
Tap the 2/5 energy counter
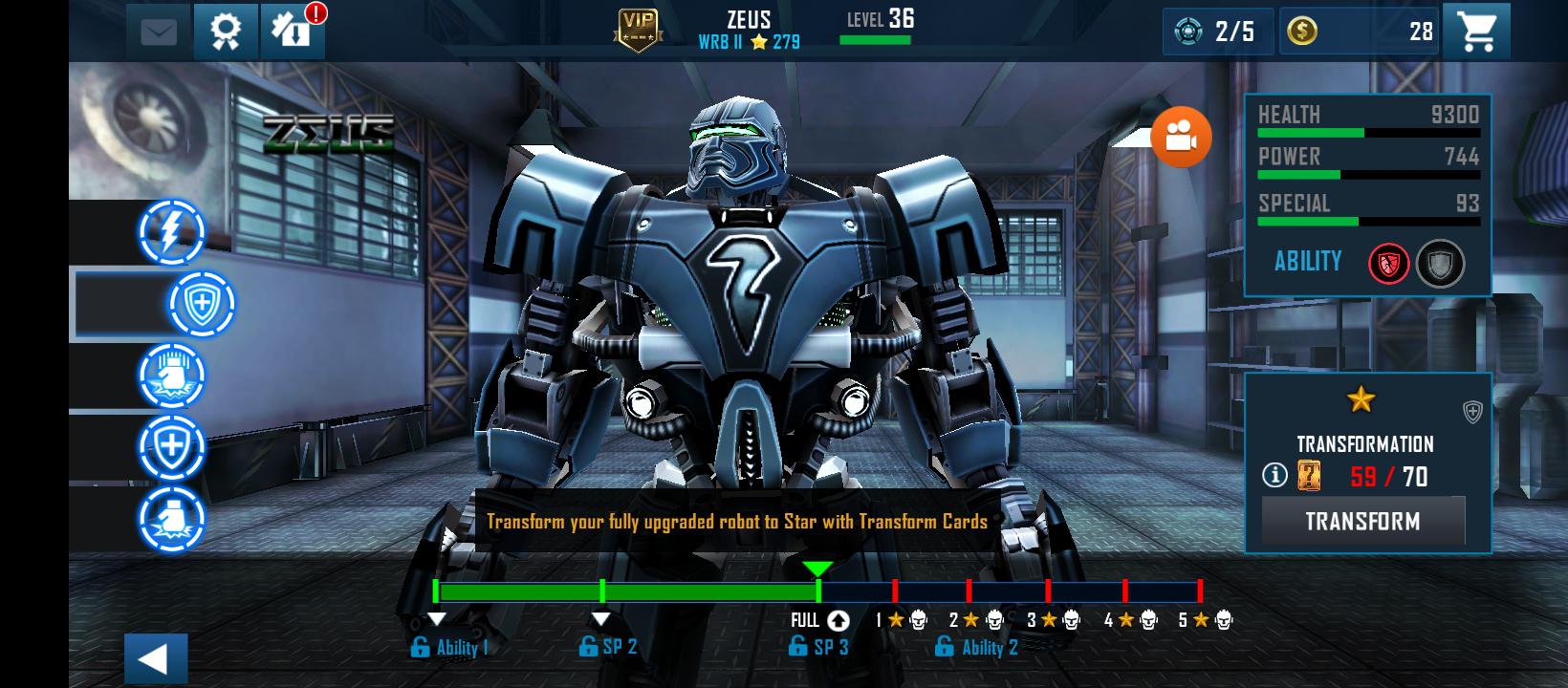click(x=1216, y=32)
